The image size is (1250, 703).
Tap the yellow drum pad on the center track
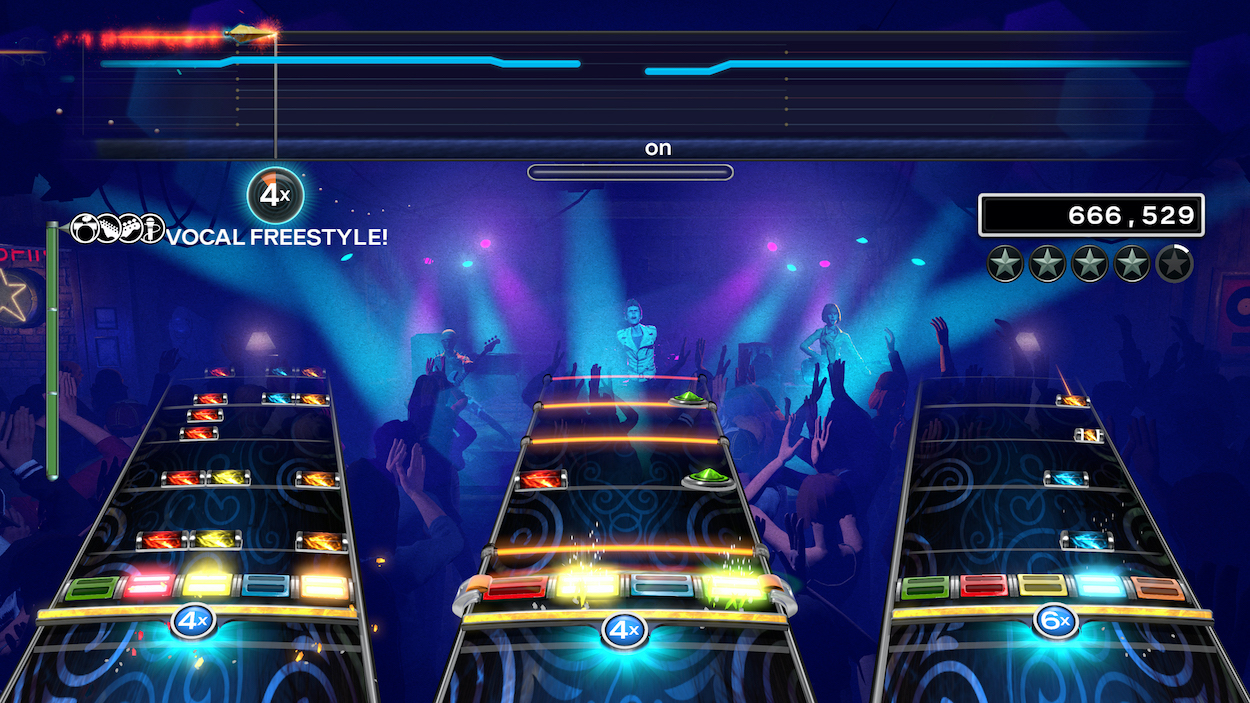coord(588,585)
